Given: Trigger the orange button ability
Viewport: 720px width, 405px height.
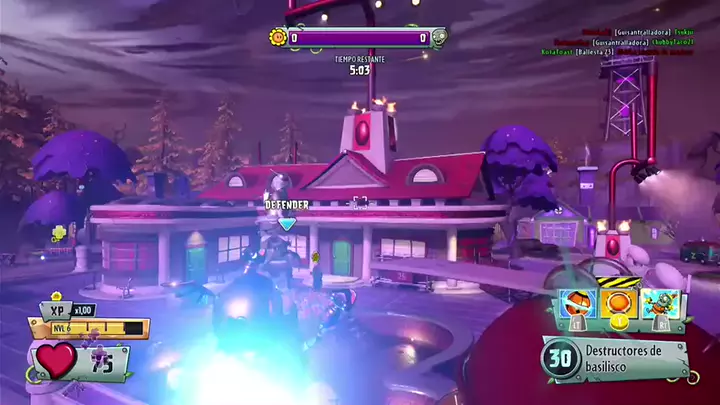Looking at the screenshot, I should [x=618, y=304].
